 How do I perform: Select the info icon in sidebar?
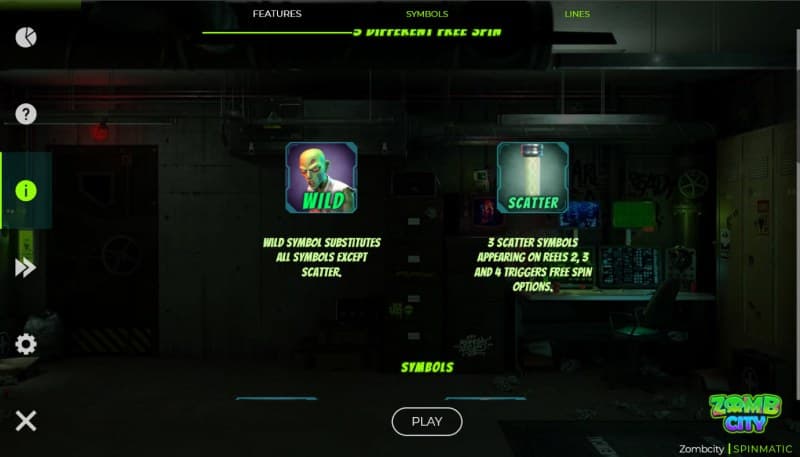[x=26, y=191]
